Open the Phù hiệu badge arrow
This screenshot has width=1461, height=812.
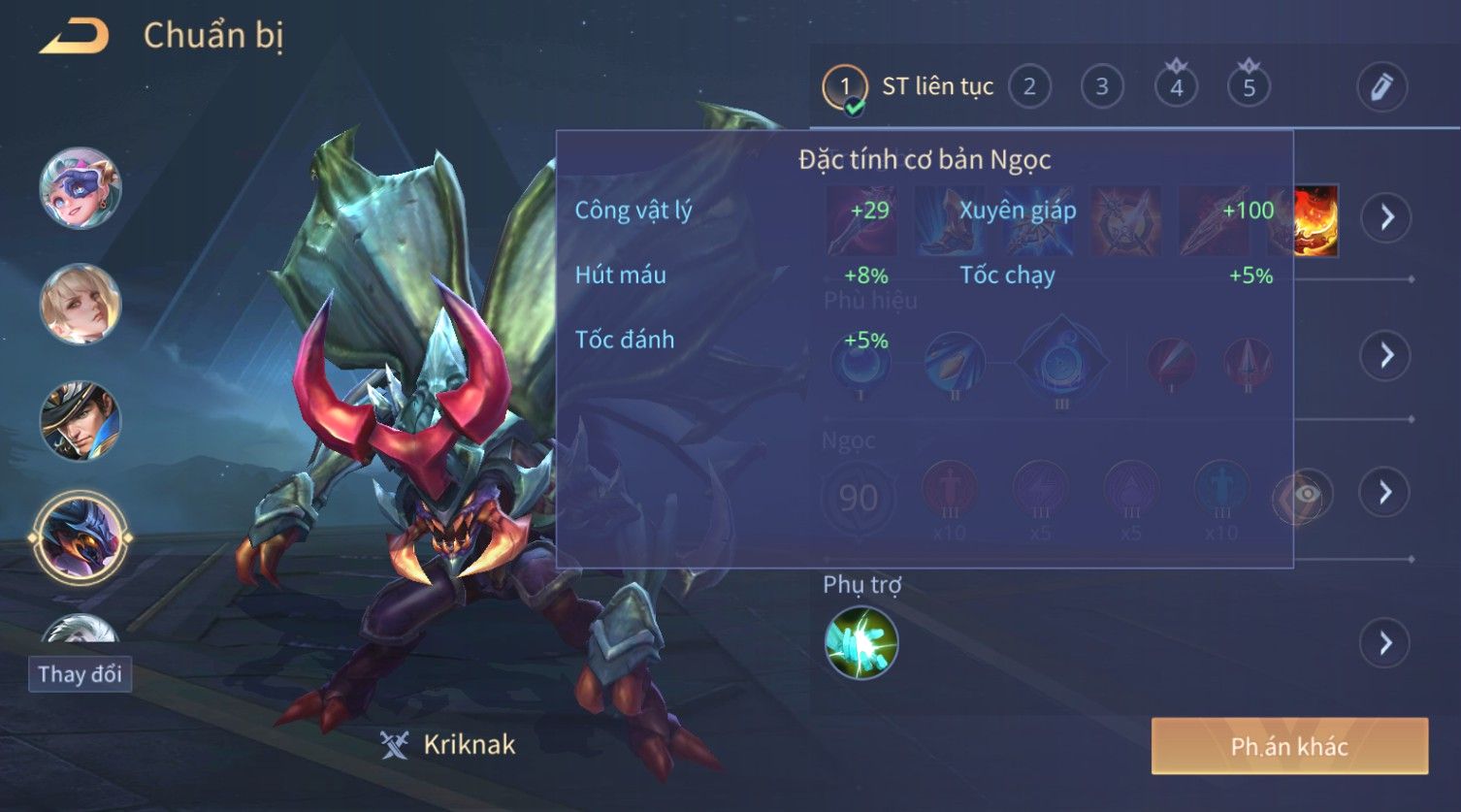coord(1385,356)
